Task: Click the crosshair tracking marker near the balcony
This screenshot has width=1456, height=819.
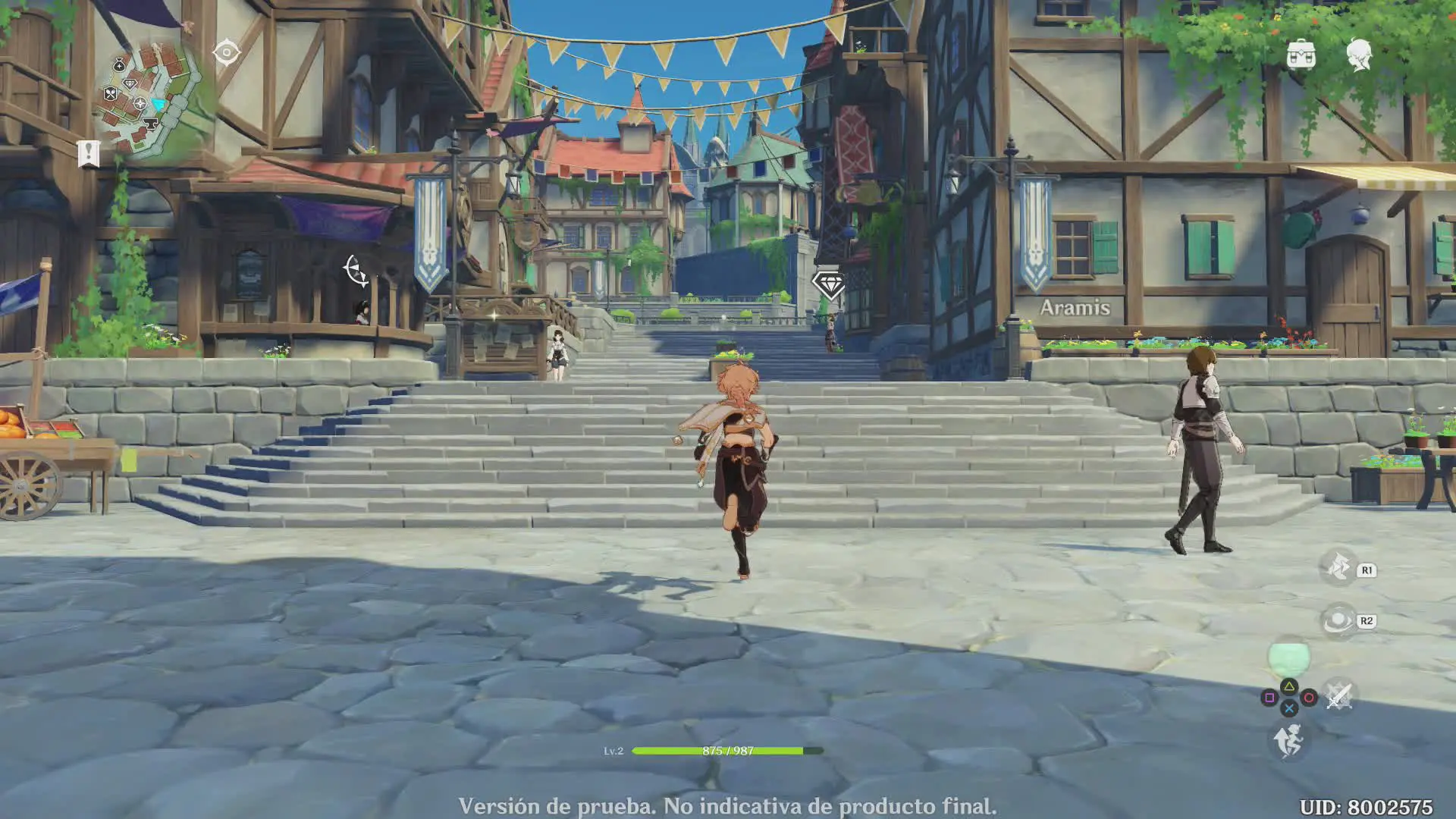Action: pyautogui.click(x=355, y=270)
